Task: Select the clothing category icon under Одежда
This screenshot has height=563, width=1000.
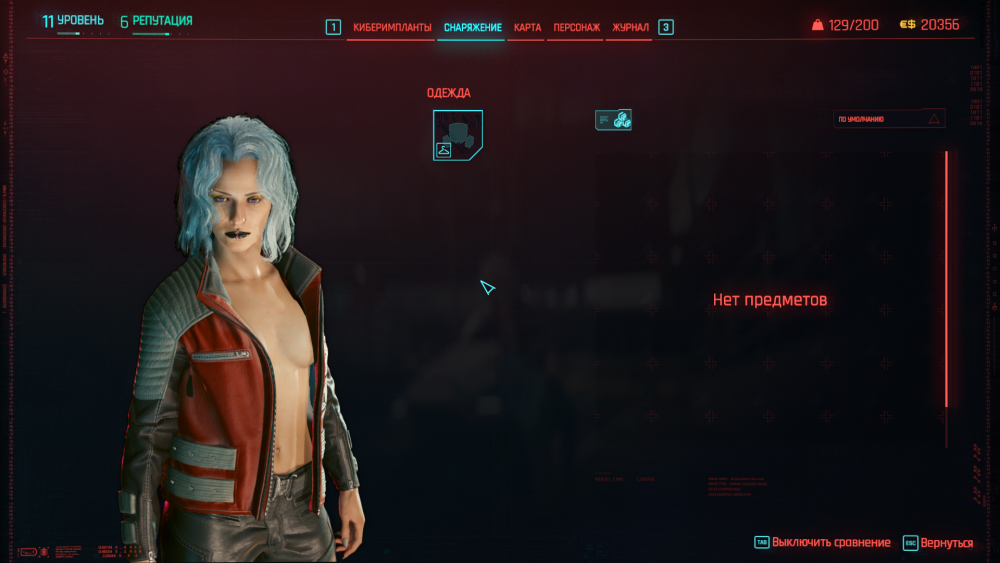Action: (x=458, y=135)
